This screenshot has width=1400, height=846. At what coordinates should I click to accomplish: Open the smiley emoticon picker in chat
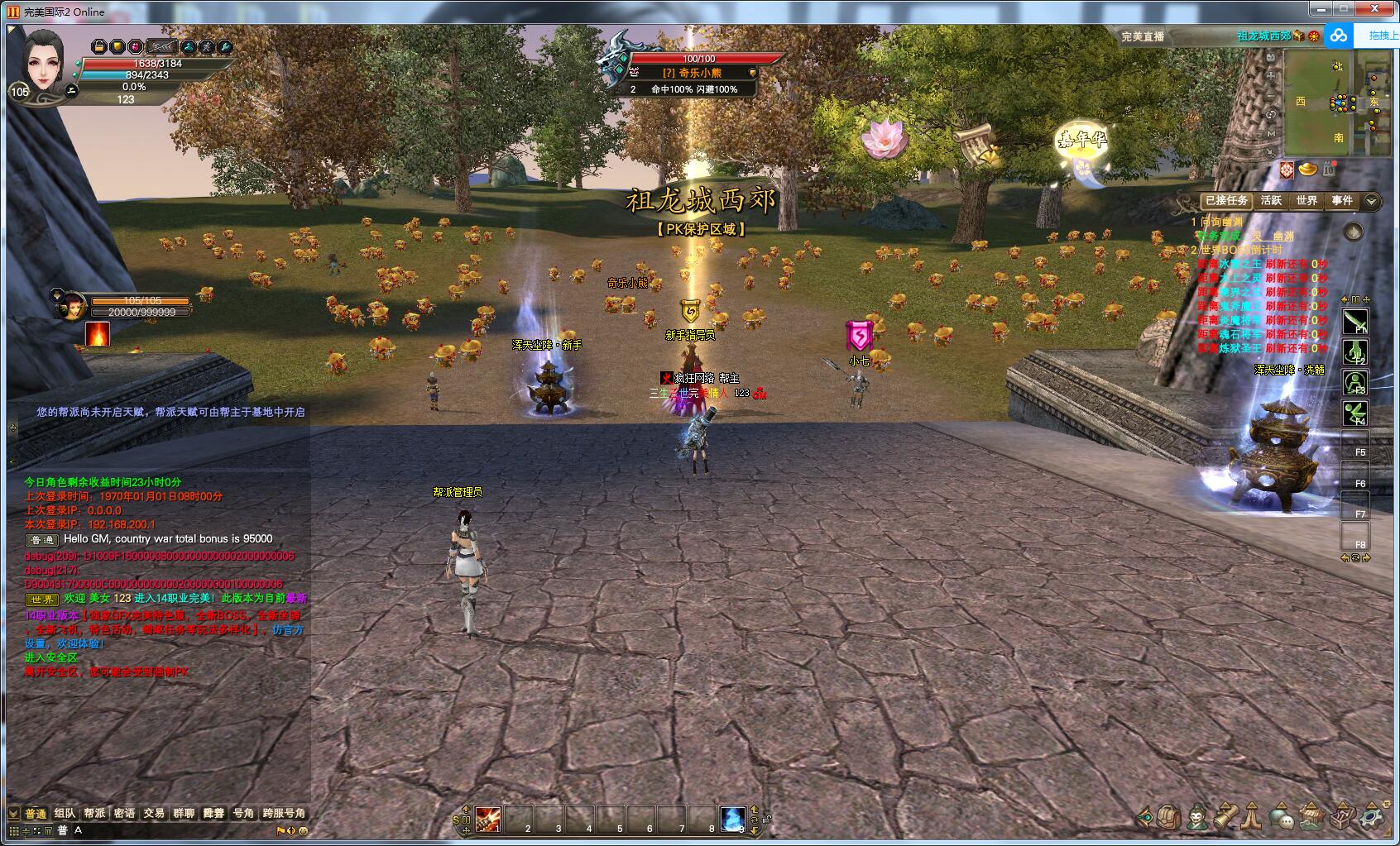point(303,830)
